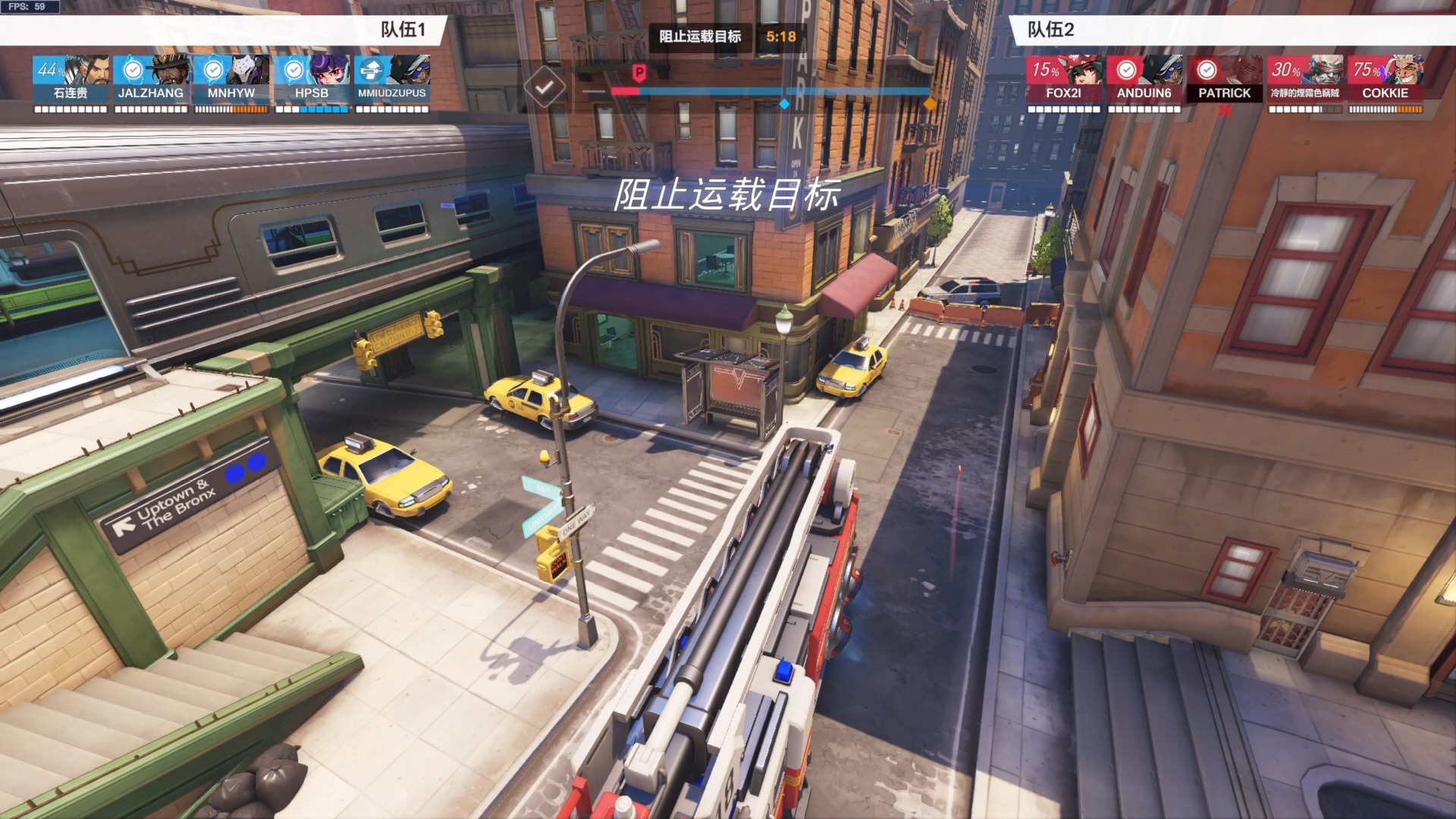Select the eliminated player PATRICK
Screen dimensions: 1456x819
click(1225, 79)
